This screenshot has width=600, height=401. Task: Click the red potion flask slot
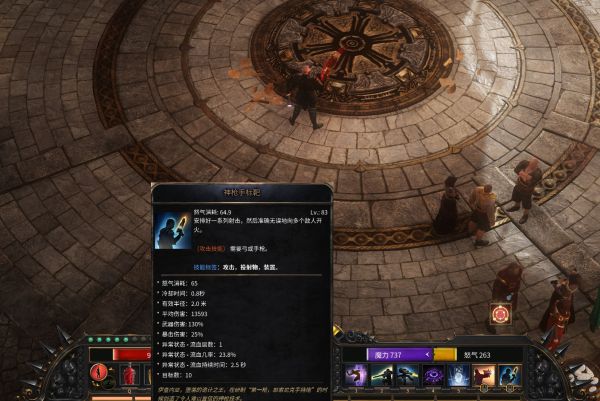tap(128, 376)
